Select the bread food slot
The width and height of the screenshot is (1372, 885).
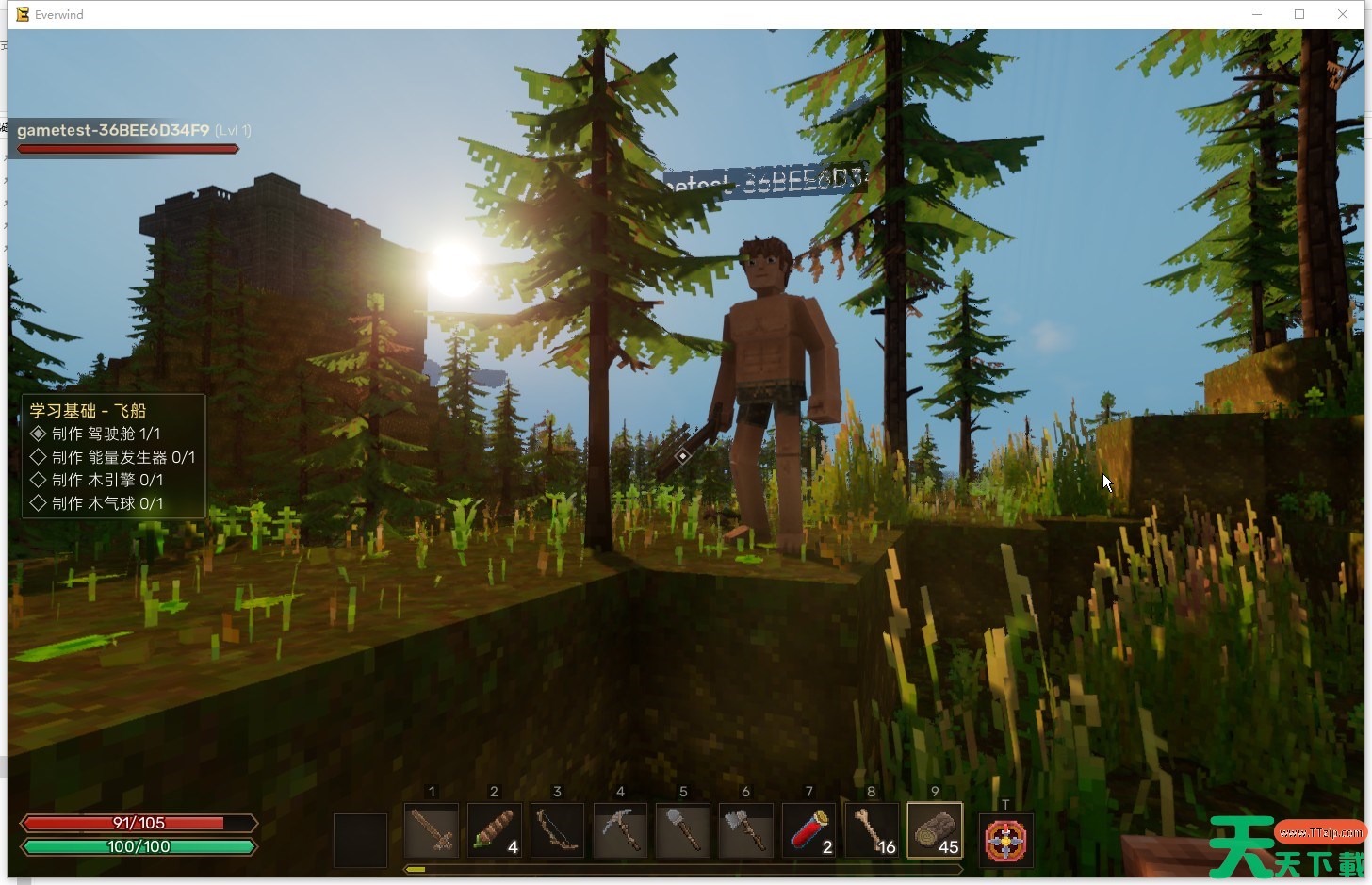[494, 830]
